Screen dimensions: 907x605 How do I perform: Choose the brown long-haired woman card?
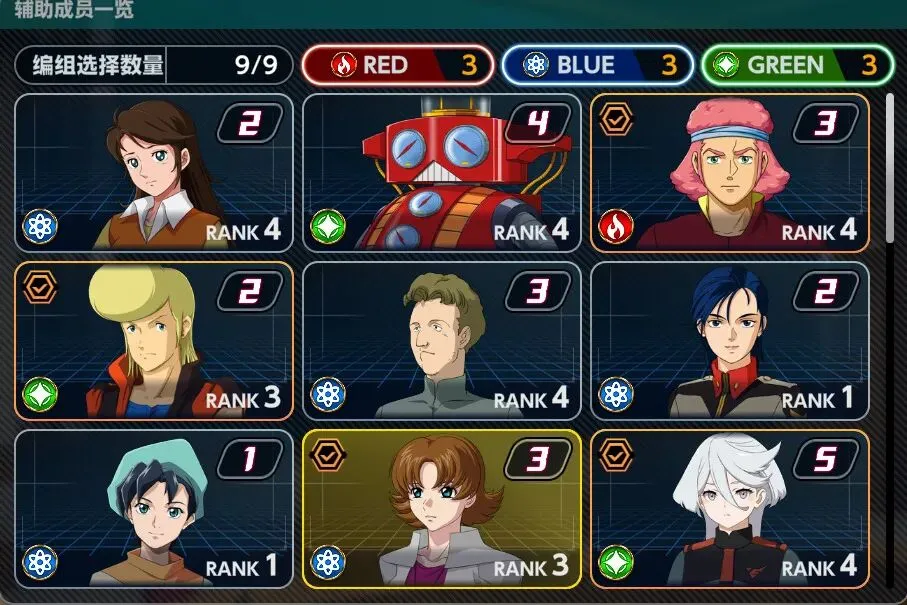[x=154, y=172]
